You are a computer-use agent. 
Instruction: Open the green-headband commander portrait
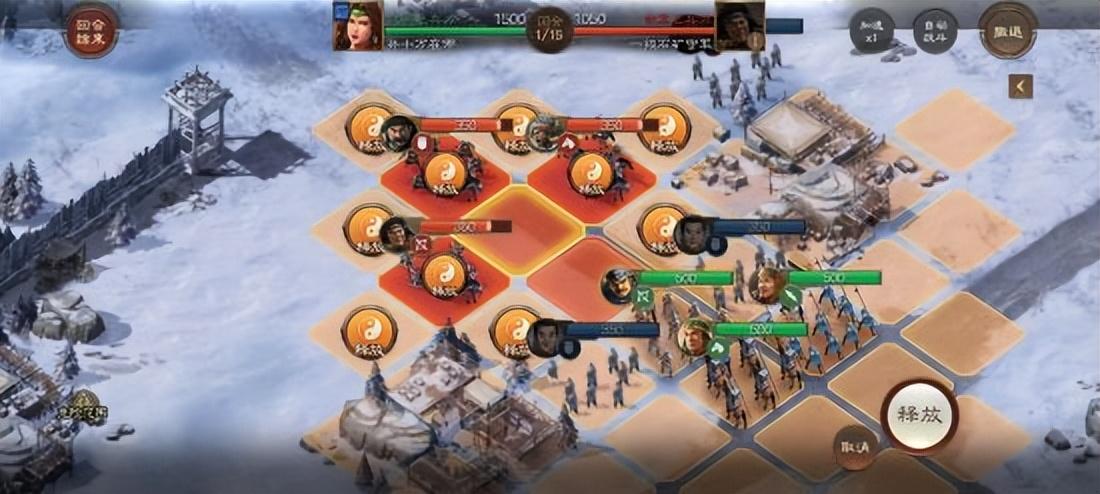358,26
